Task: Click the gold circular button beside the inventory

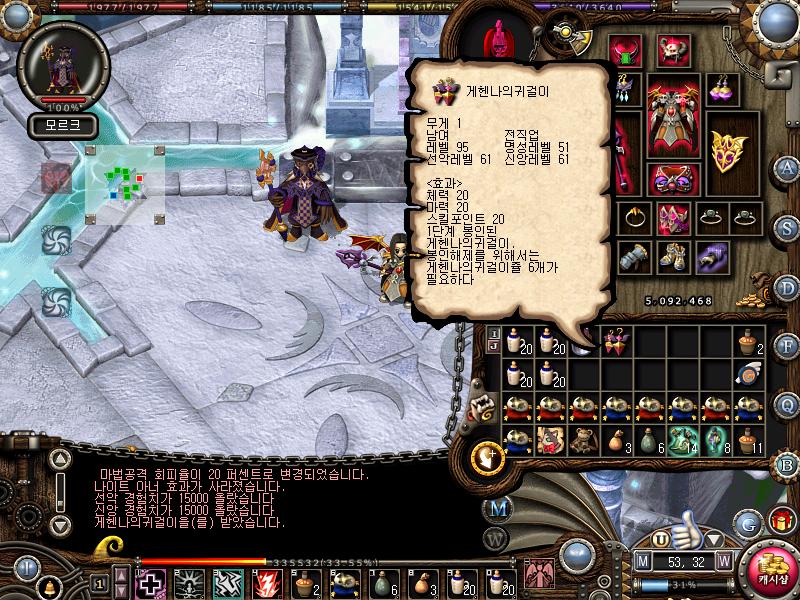Action: (487, 456)
